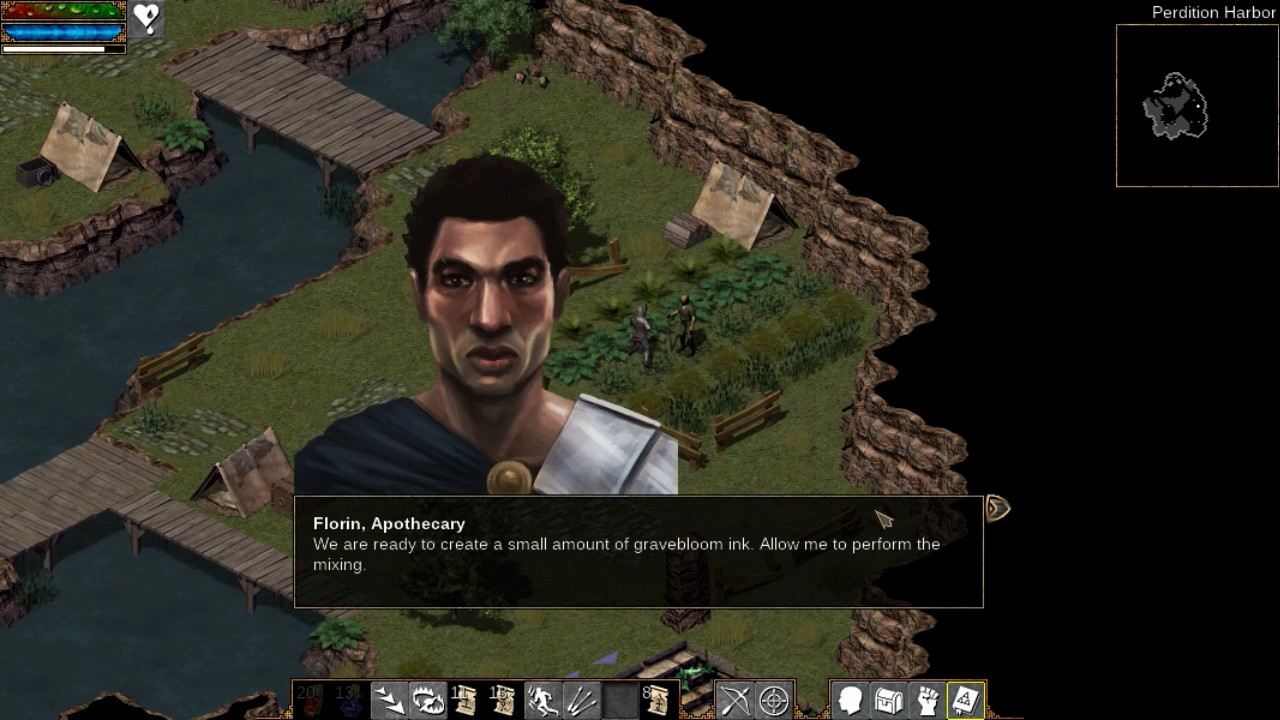Select the crosshair aim ability
Viewport: 1280px width, 720px height.
(x=773, y=700)
